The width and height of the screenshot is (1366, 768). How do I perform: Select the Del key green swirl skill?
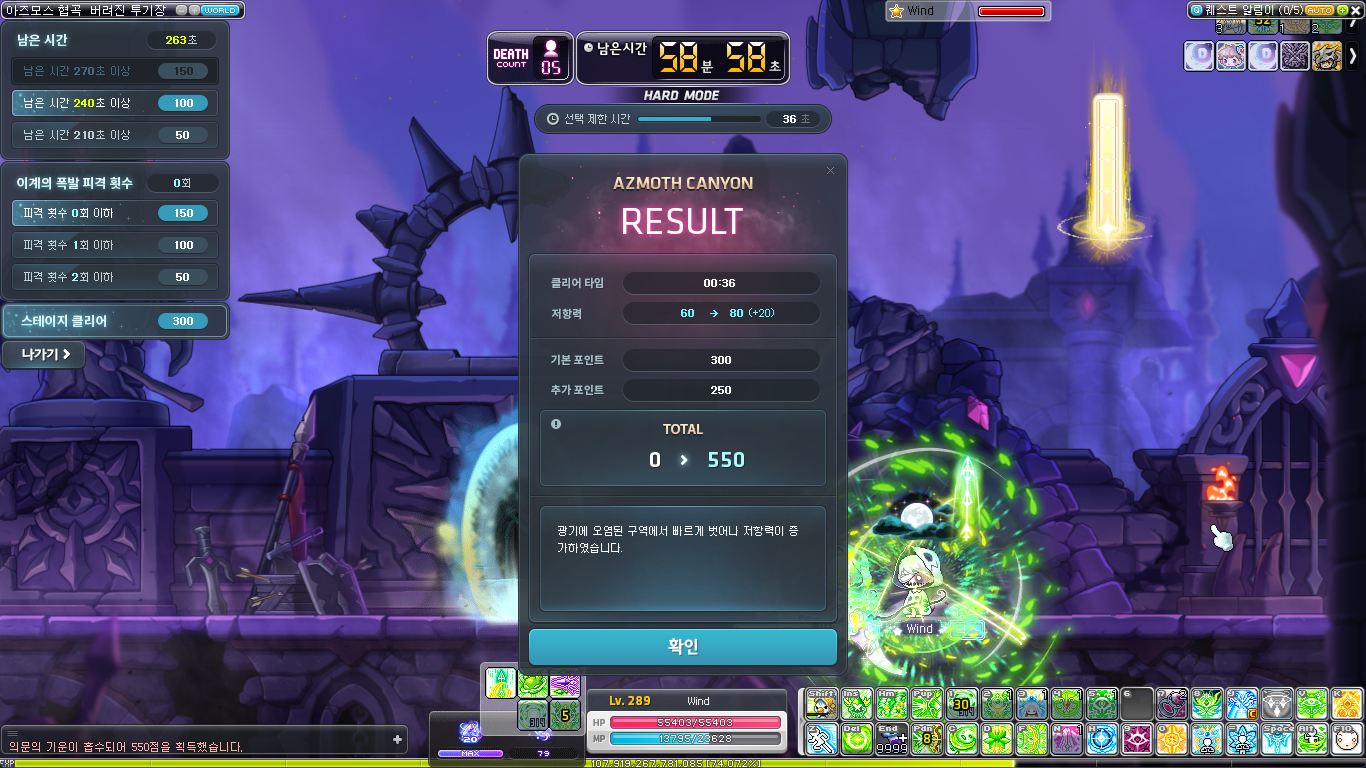coord(856,739)
